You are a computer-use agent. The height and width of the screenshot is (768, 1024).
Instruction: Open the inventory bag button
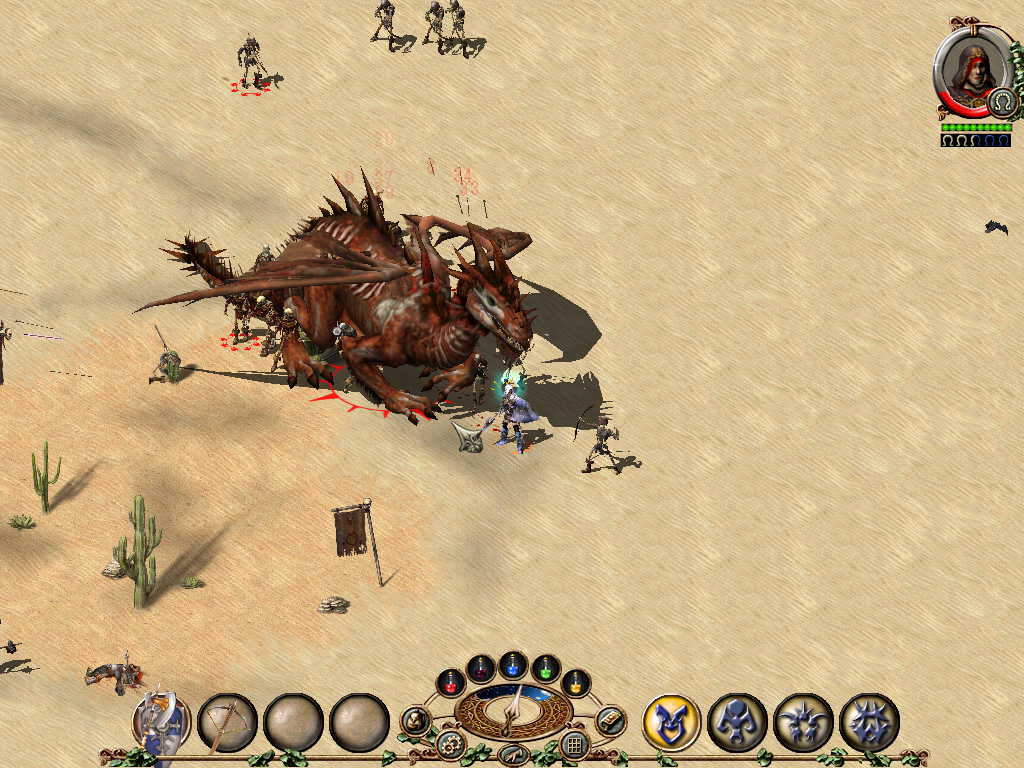(415, 720)
